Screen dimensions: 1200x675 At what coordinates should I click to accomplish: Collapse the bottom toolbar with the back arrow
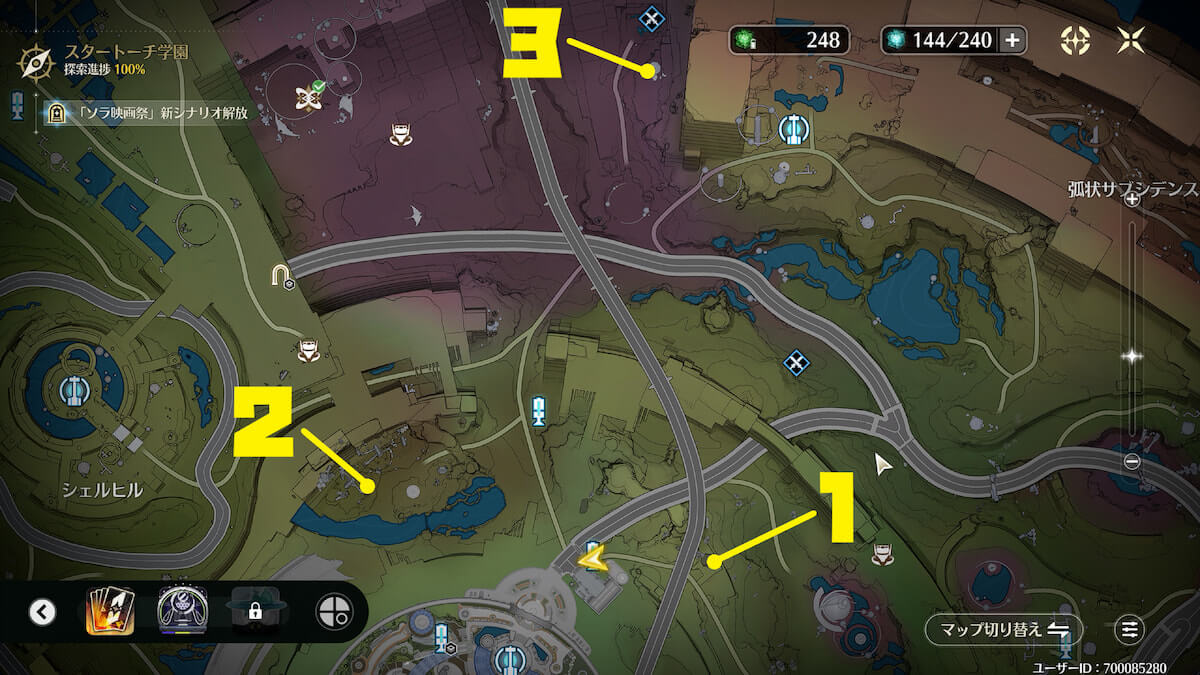click(x=42, y=611)
